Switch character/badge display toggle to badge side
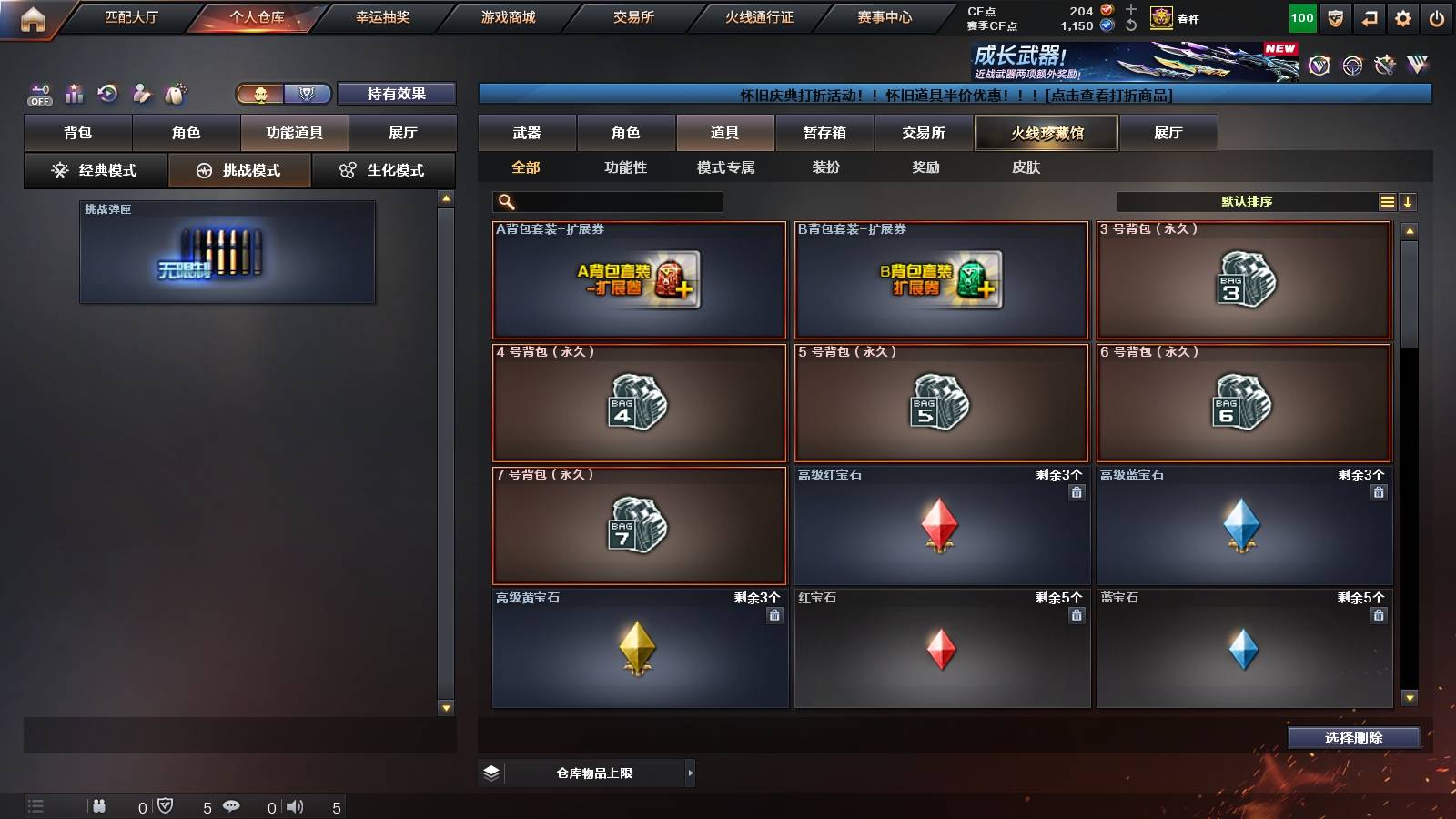The height and width of the screenshot is (819, 1456). pos(308,93)
